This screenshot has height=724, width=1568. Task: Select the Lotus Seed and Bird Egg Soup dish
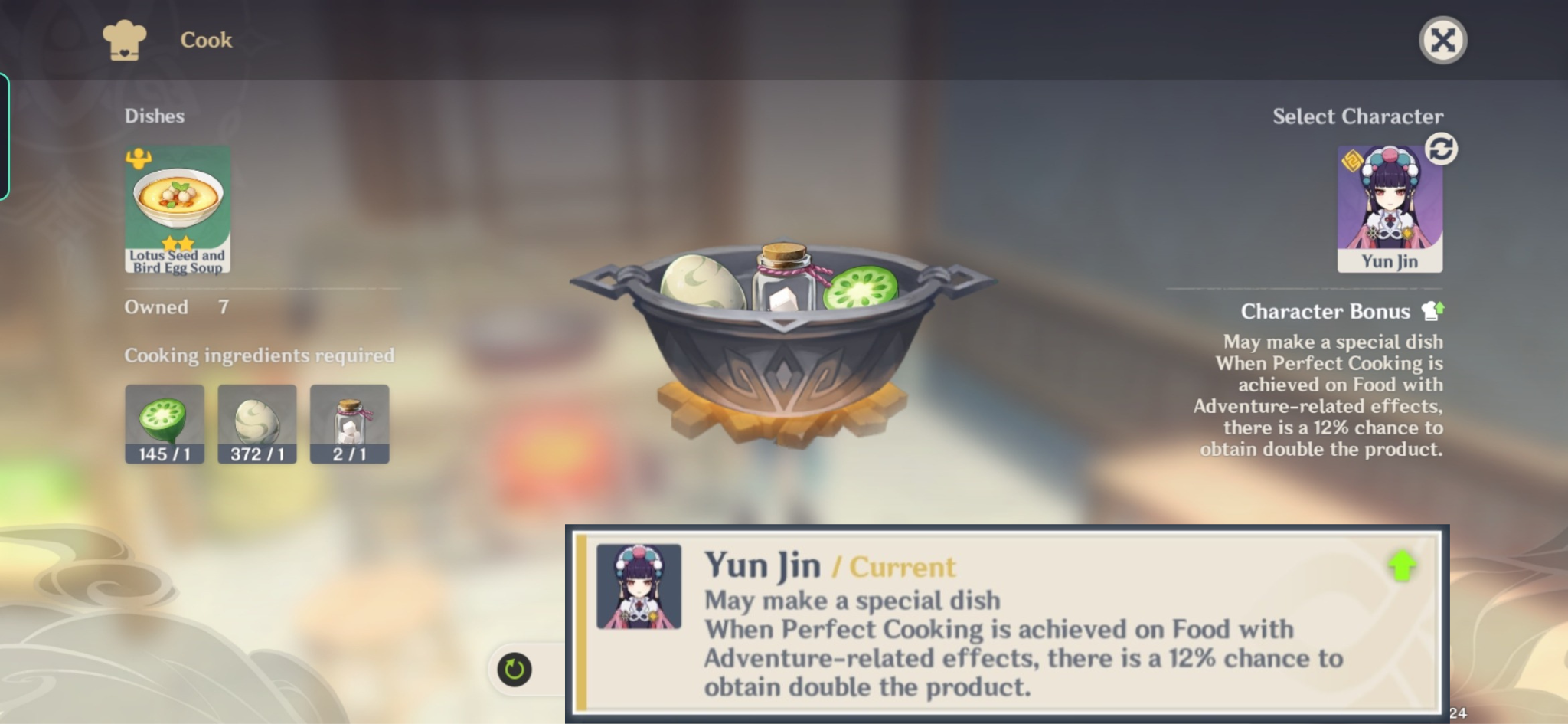pos(177,207)
